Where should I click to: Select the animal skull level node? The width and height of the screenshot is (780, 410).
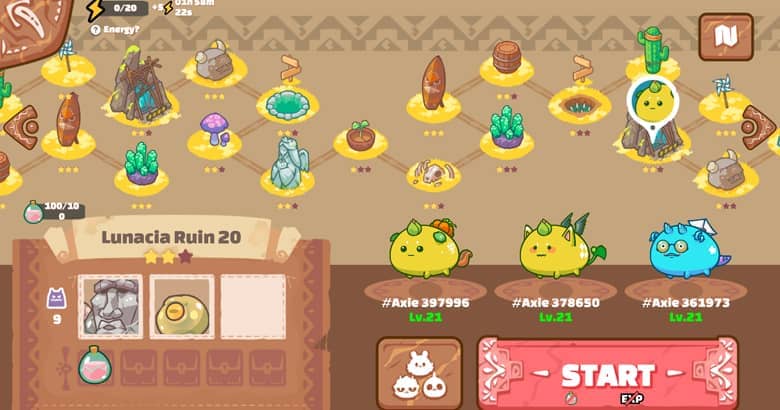click(433, 174)
